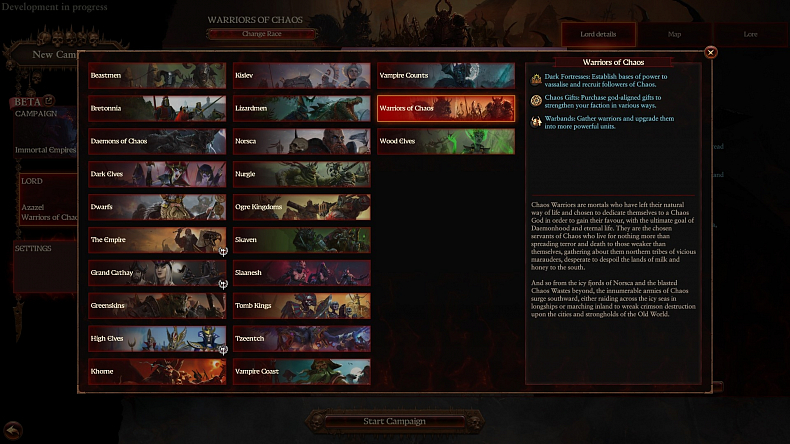The width and height of the screenshot is (790, 444).
Task: Choose the Vampire Counts race
Action: coord(445,76)
